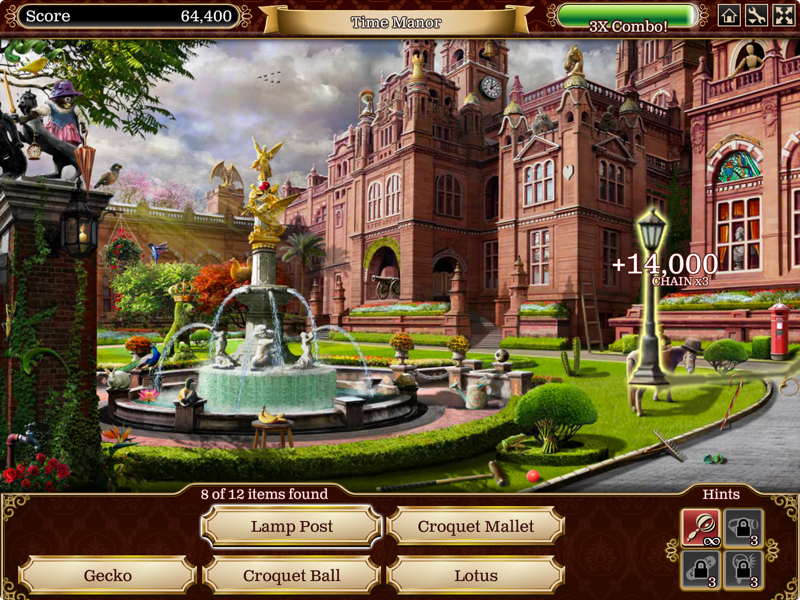Open the wrench settings menu
The width and height of the screenshot is (800, 600).
point(757,15)
